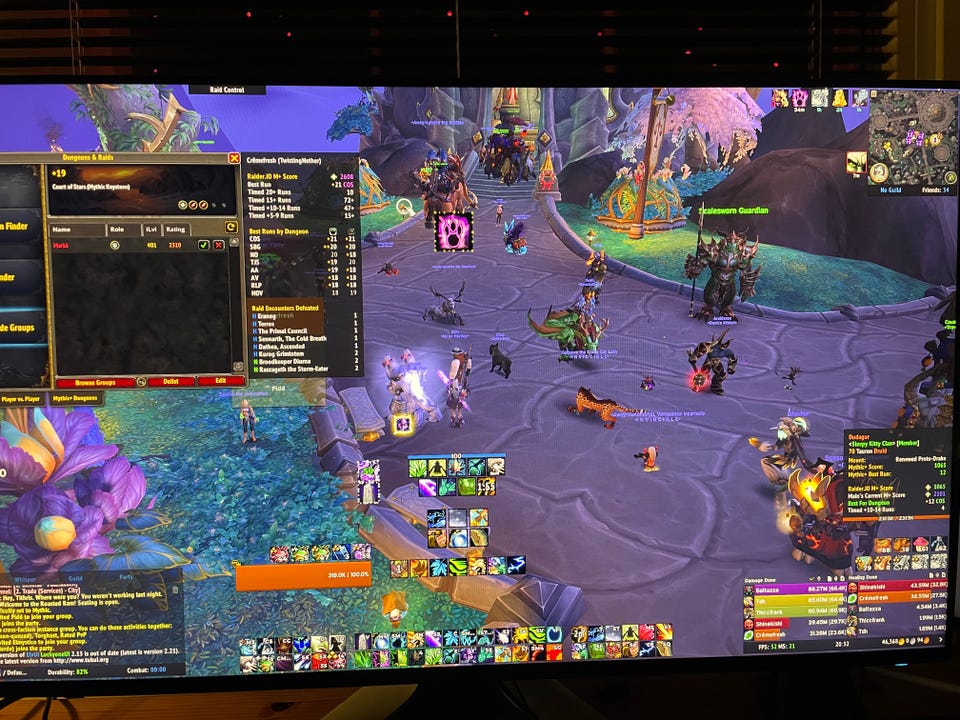Screen dimensions: 960x720
Task: Switch to the Mythic+ Dungeons tab
Action: pos(74,398)
